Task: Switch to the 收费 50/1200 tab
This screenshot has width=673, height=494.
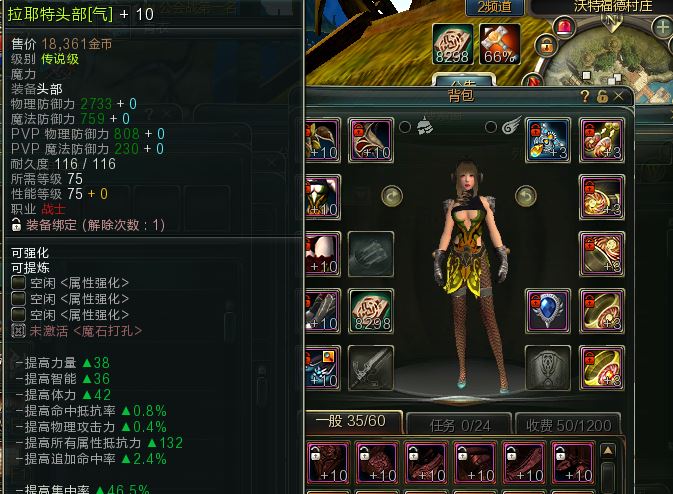Action: coord(570,422)
